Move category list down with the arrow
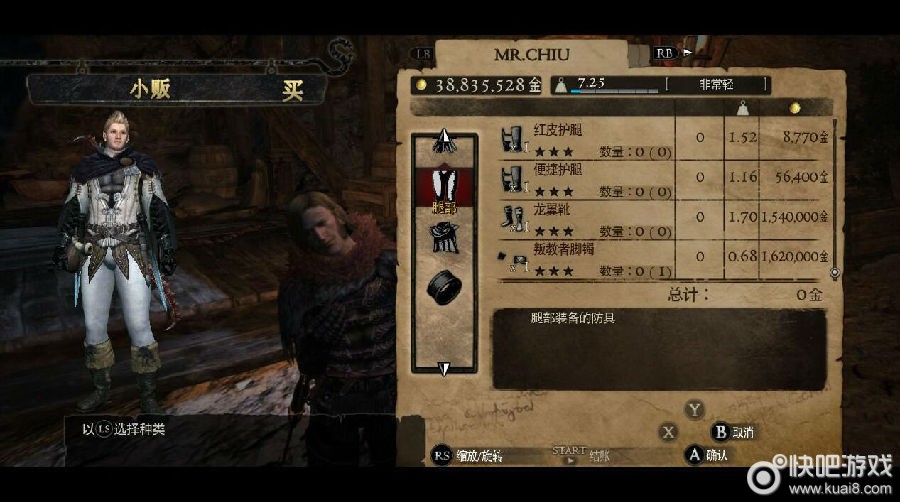The width and height of the screenshot is (900, 502). tap(444, 369)
